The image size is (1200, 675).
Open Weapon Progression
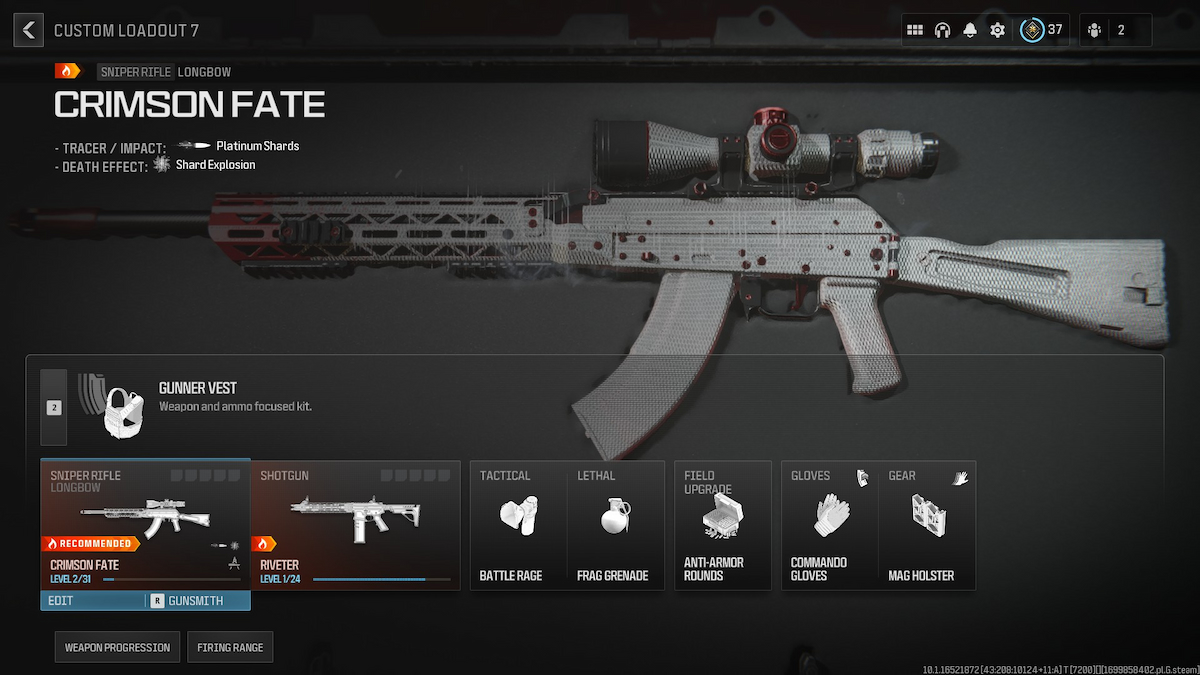tap(118, 647)
